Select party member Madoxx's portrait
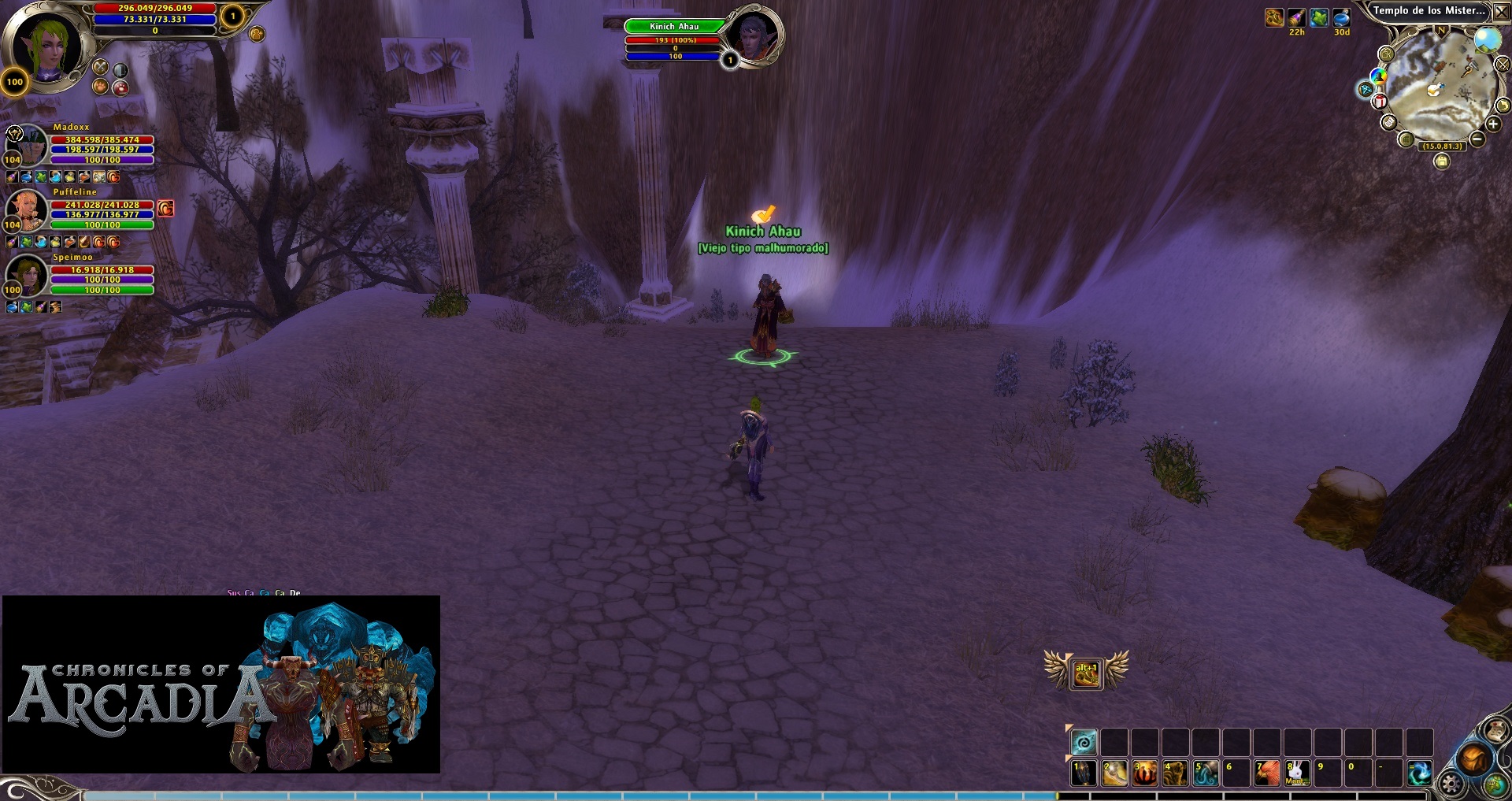Image resolution: width=1512 pixels, height=801 pixels. pos(28,143)
